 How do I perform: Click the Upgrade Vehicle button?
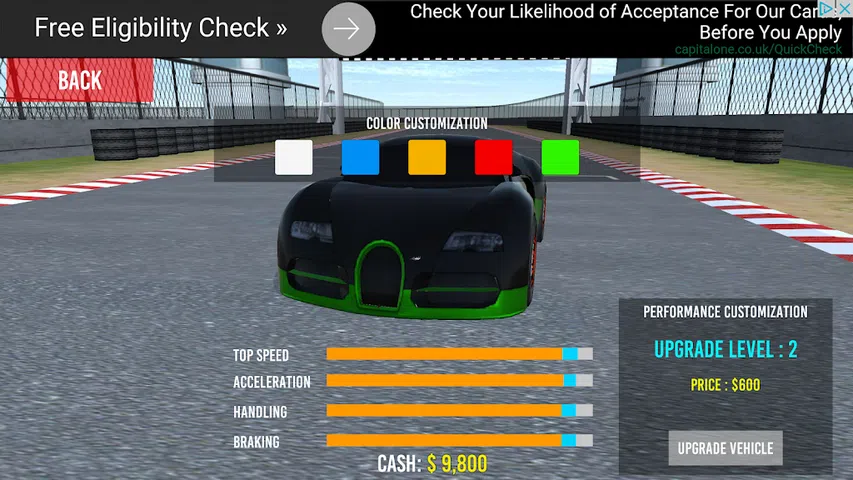725,448
